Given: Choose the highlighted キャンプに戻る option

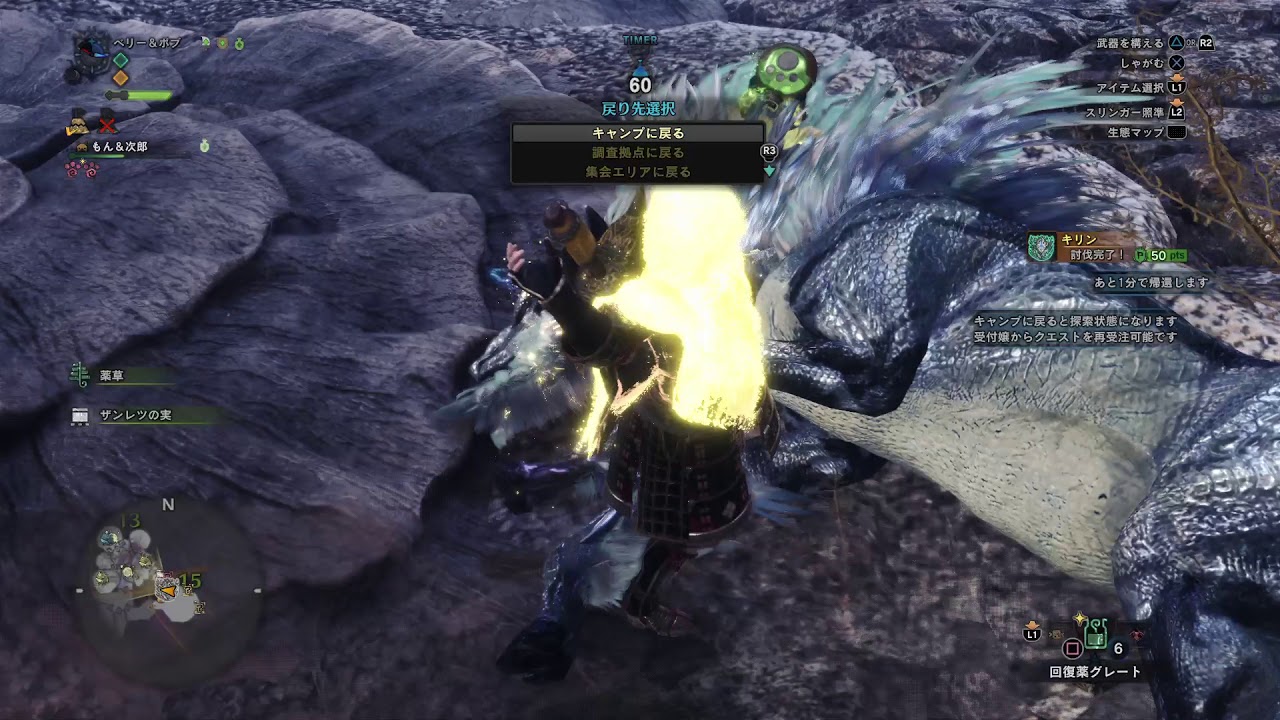Looking at the screenshot, I should pyautogui.click(x=640, y=132).
